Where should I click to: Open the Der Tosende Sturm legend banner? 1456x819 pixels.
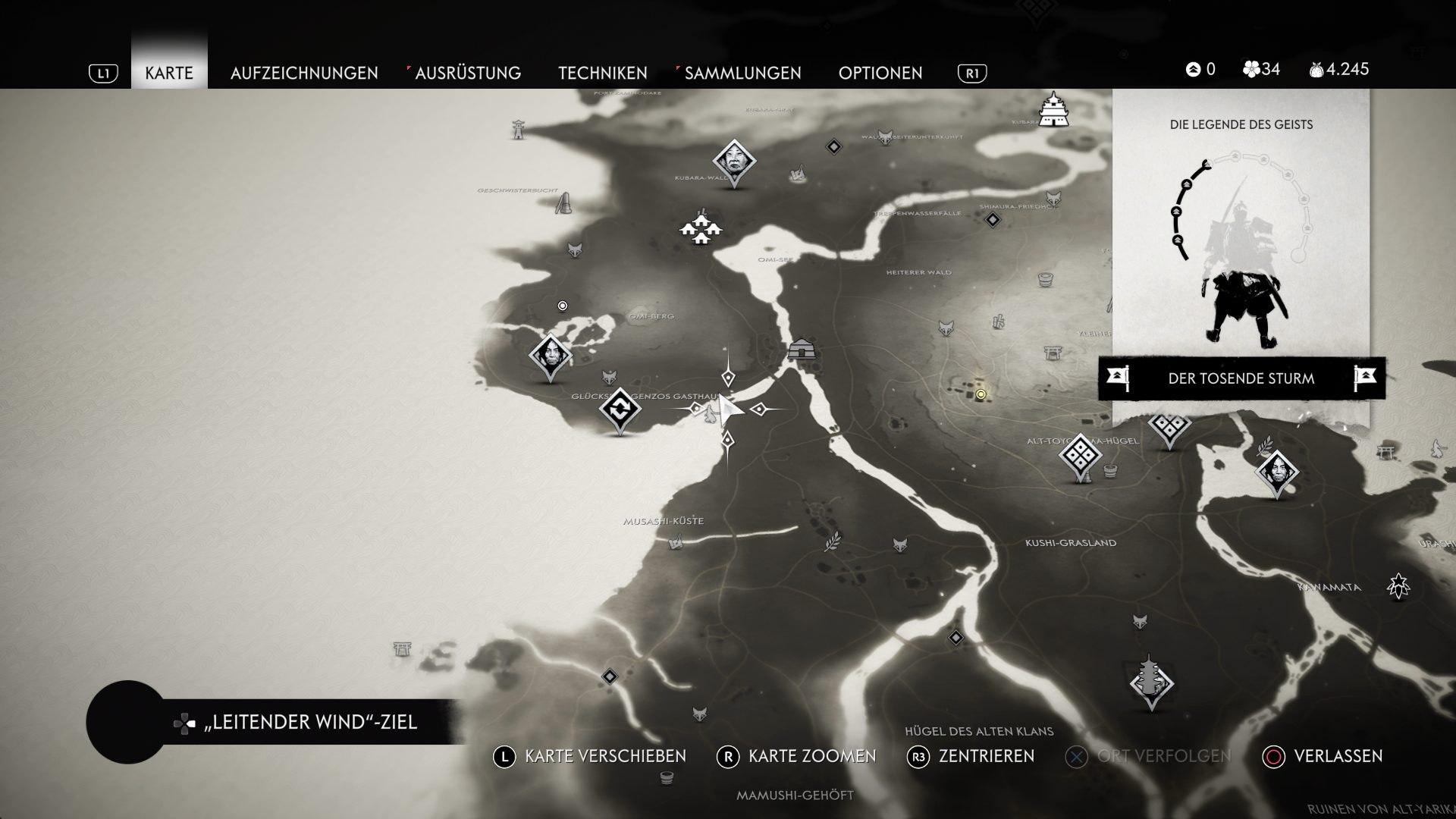point(1241,378)
